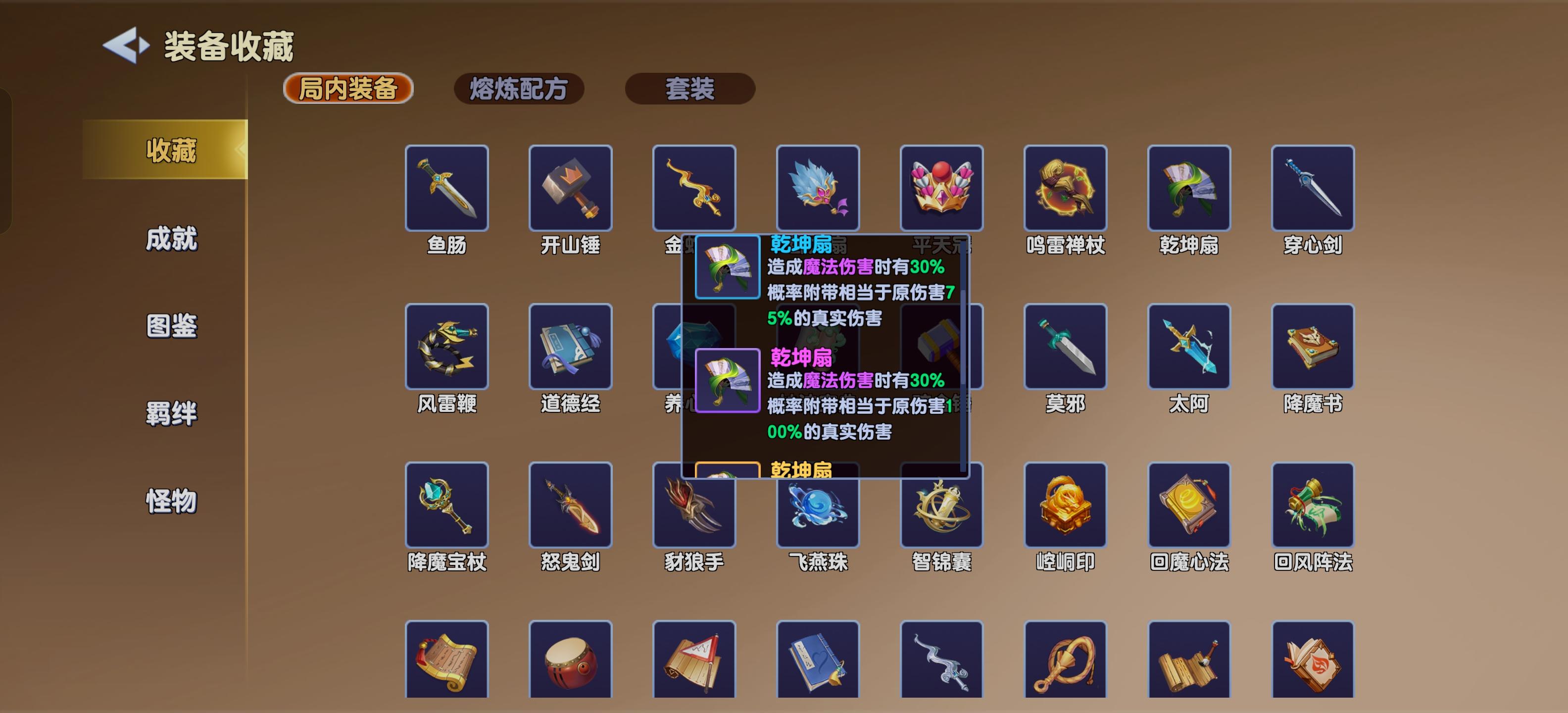Select the 开山锤 hammer icon

coord(571,189)
